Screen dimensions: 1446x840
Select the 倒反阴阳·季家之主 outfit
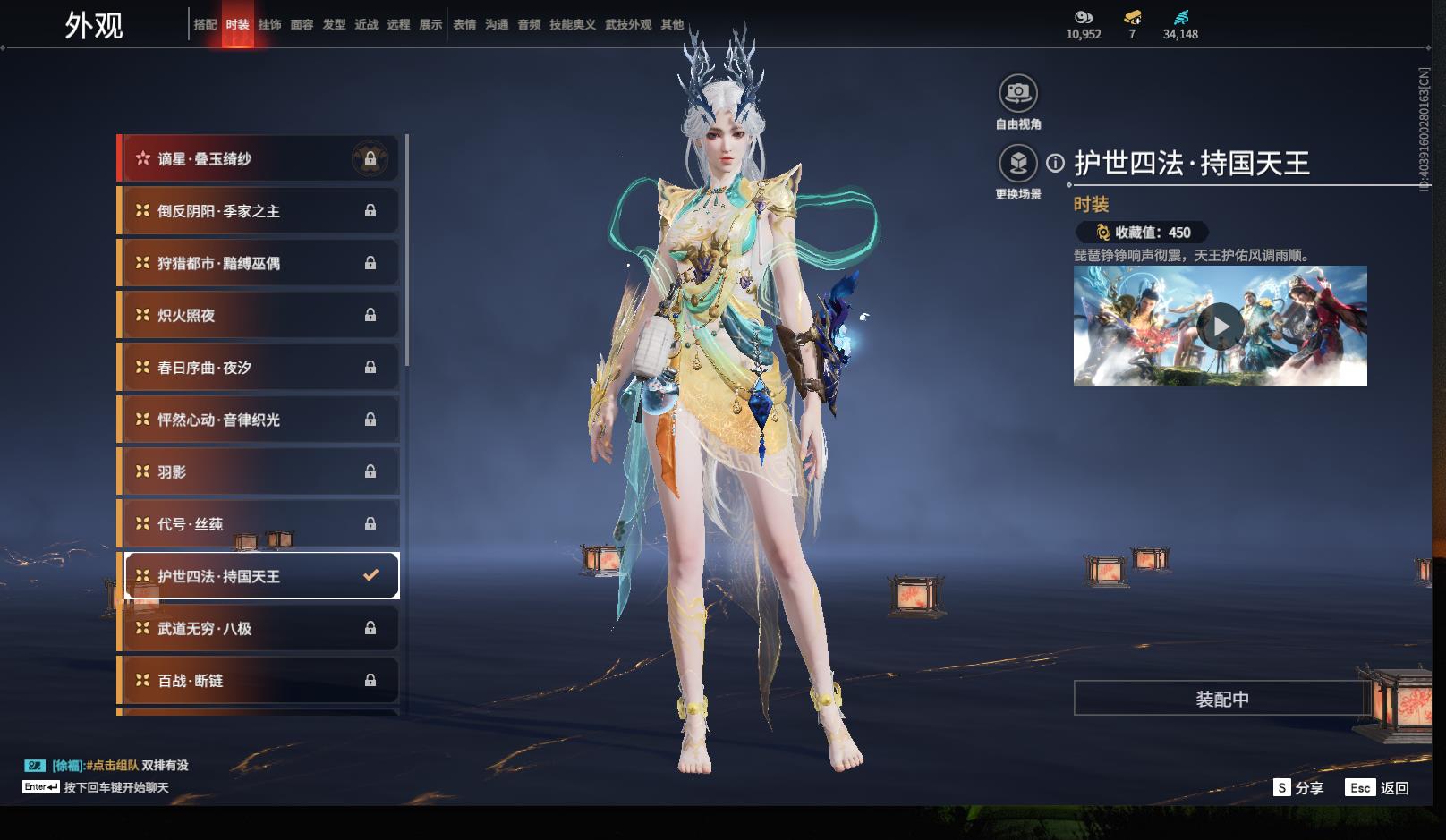(x=259, y=211)
